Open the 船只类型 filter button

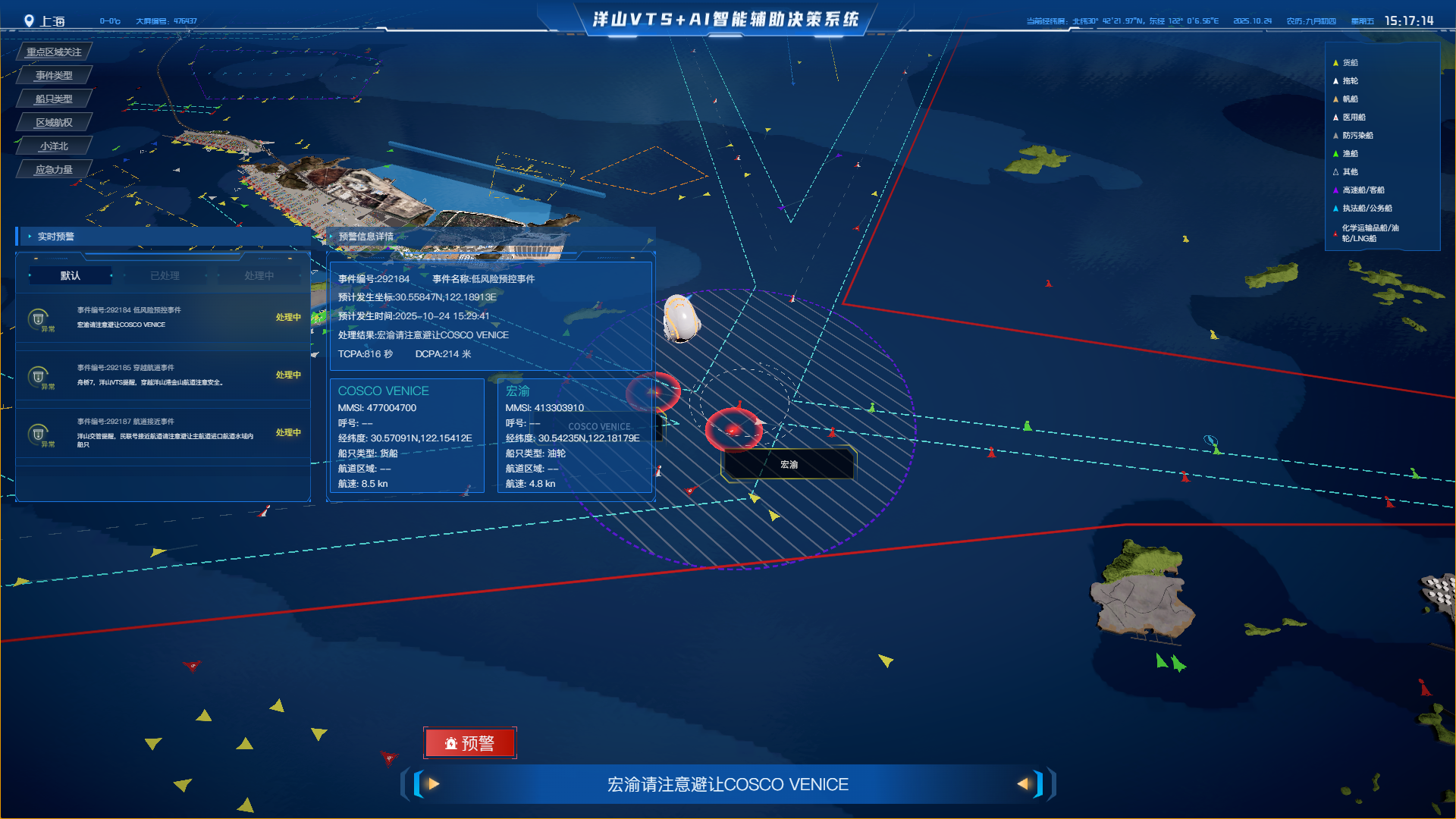click(x=54, y=99)
